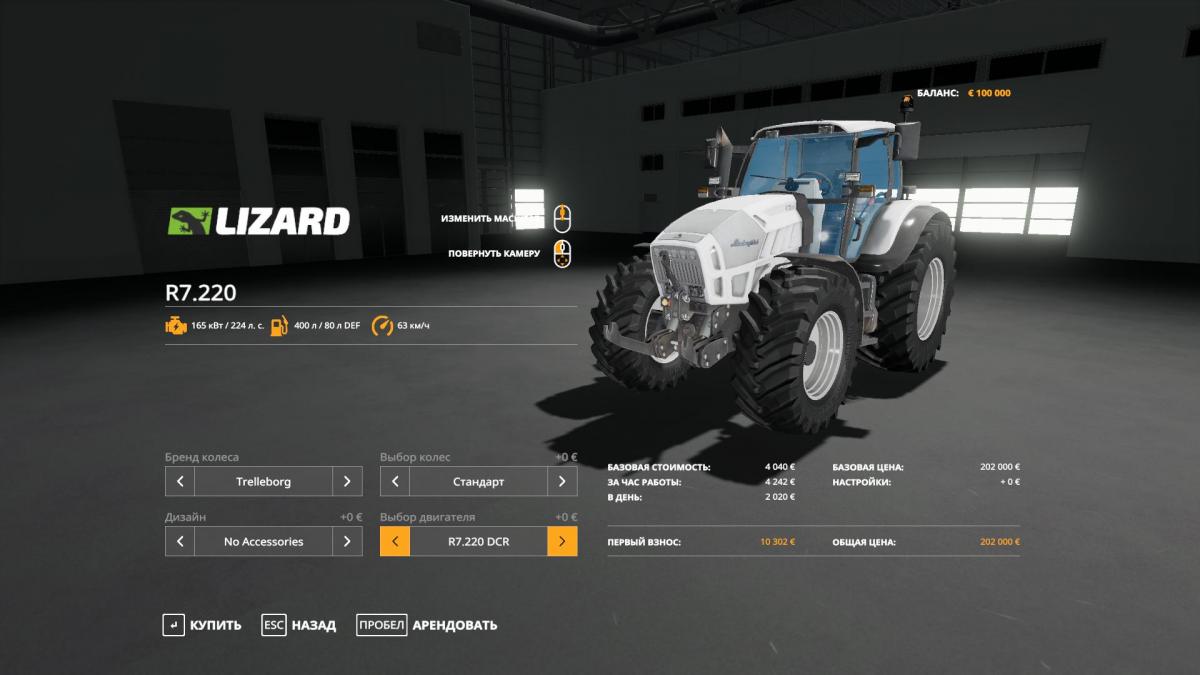Go back with the Назад button
1200x675 pixels.
coord(299,625)
